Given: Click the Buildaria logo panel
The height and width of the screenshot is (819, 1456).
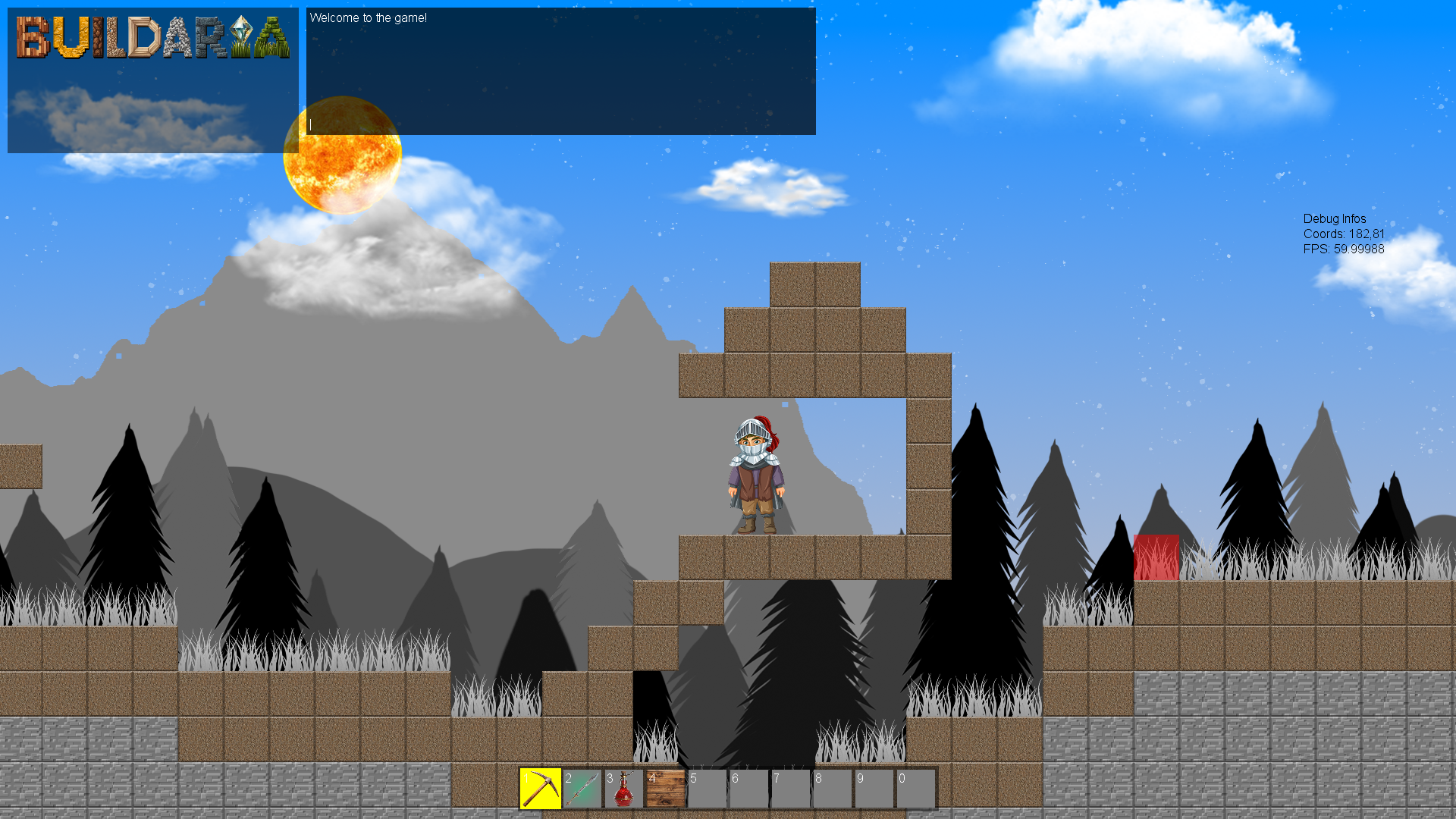Looking at the screenshot, I should pos(152,80).
